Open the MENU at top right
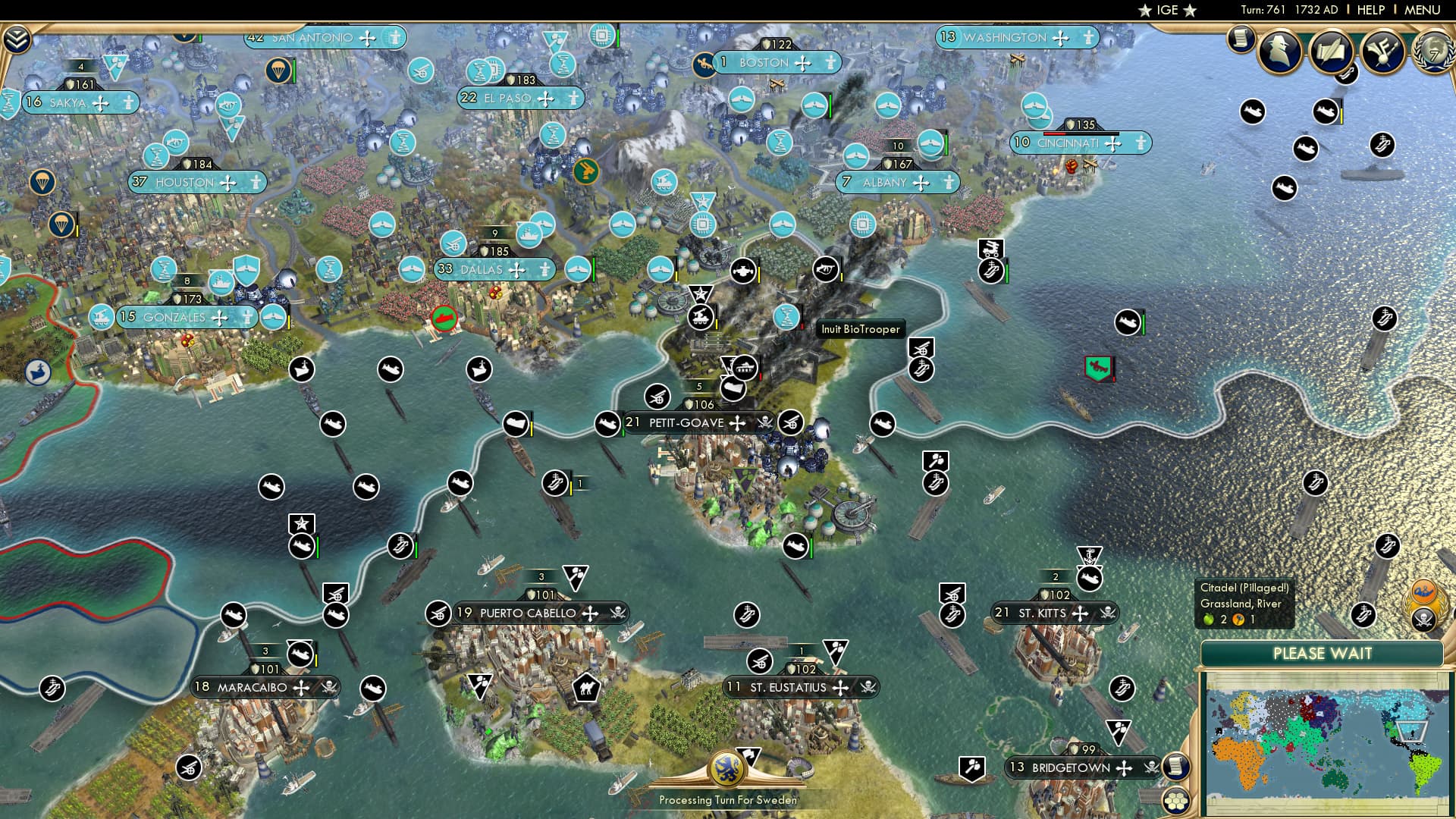 [x=1424, y=10]
